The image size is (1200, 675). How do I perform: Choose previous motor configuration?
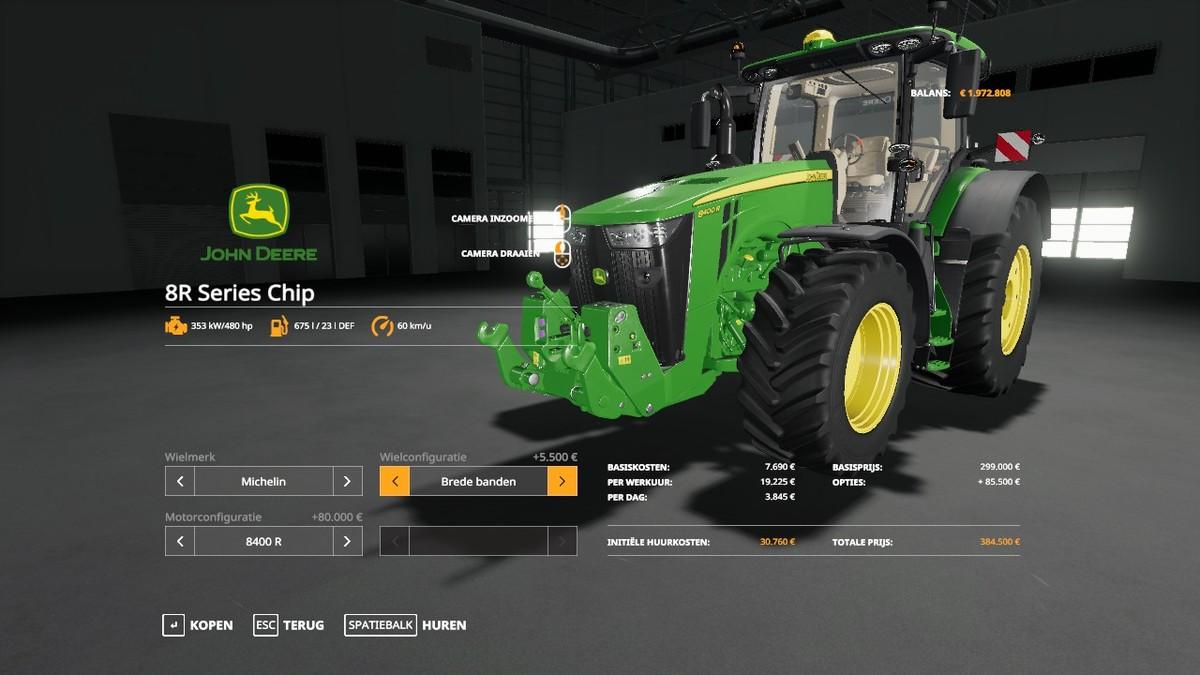180,541
